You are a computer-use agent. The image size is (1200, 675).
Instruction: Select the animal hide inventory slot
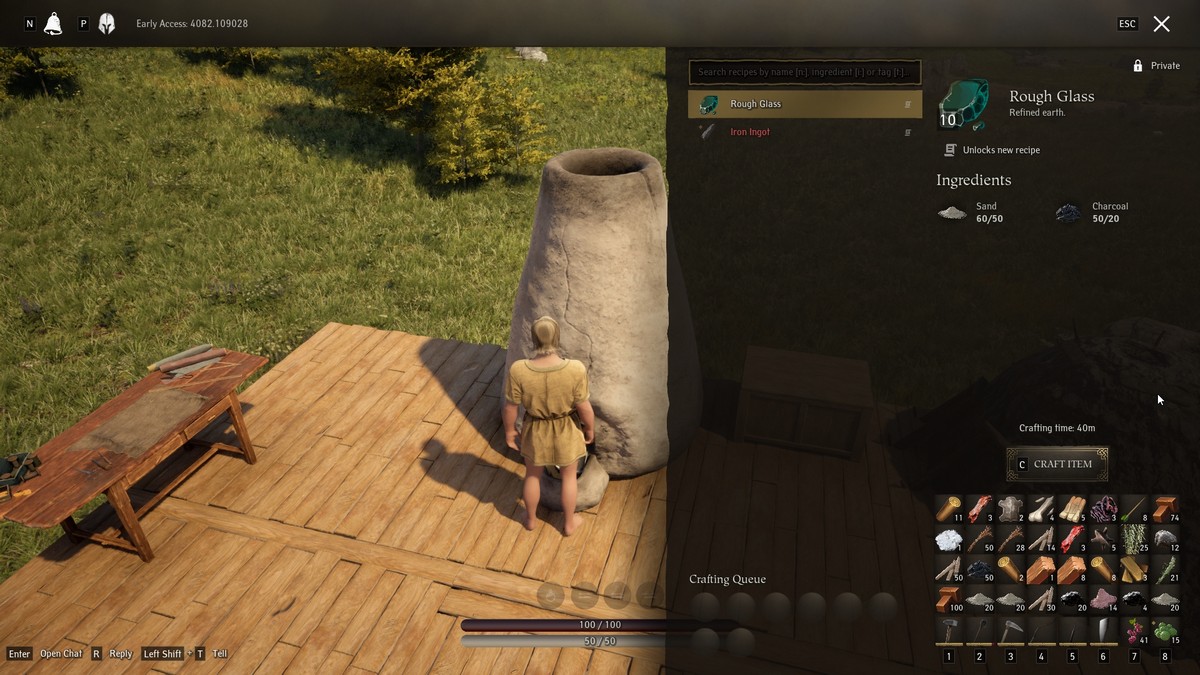click(1011, 508)
